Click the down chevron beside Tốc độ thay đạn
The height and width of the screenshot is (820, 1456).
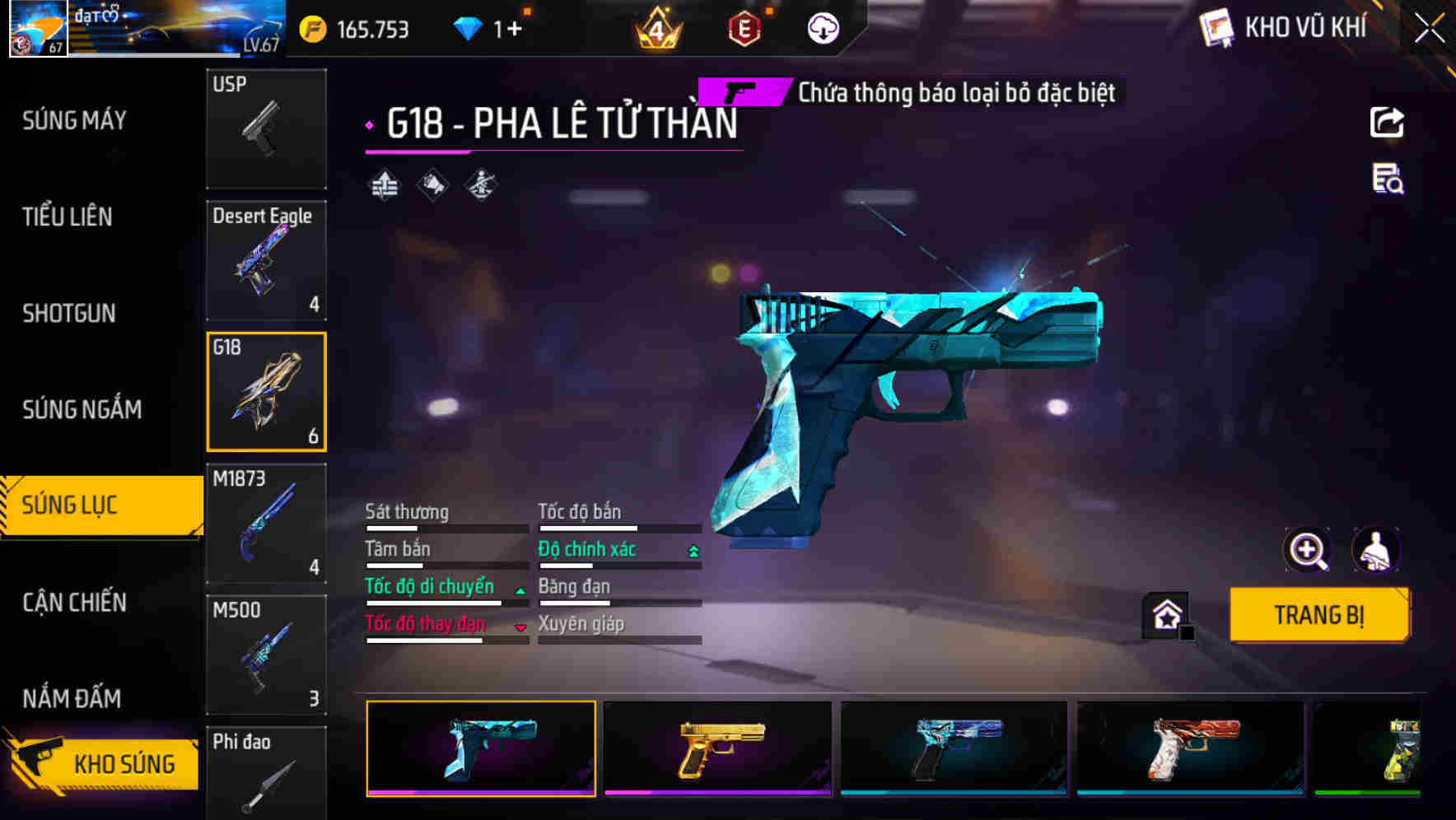click(x=520, y=627)
